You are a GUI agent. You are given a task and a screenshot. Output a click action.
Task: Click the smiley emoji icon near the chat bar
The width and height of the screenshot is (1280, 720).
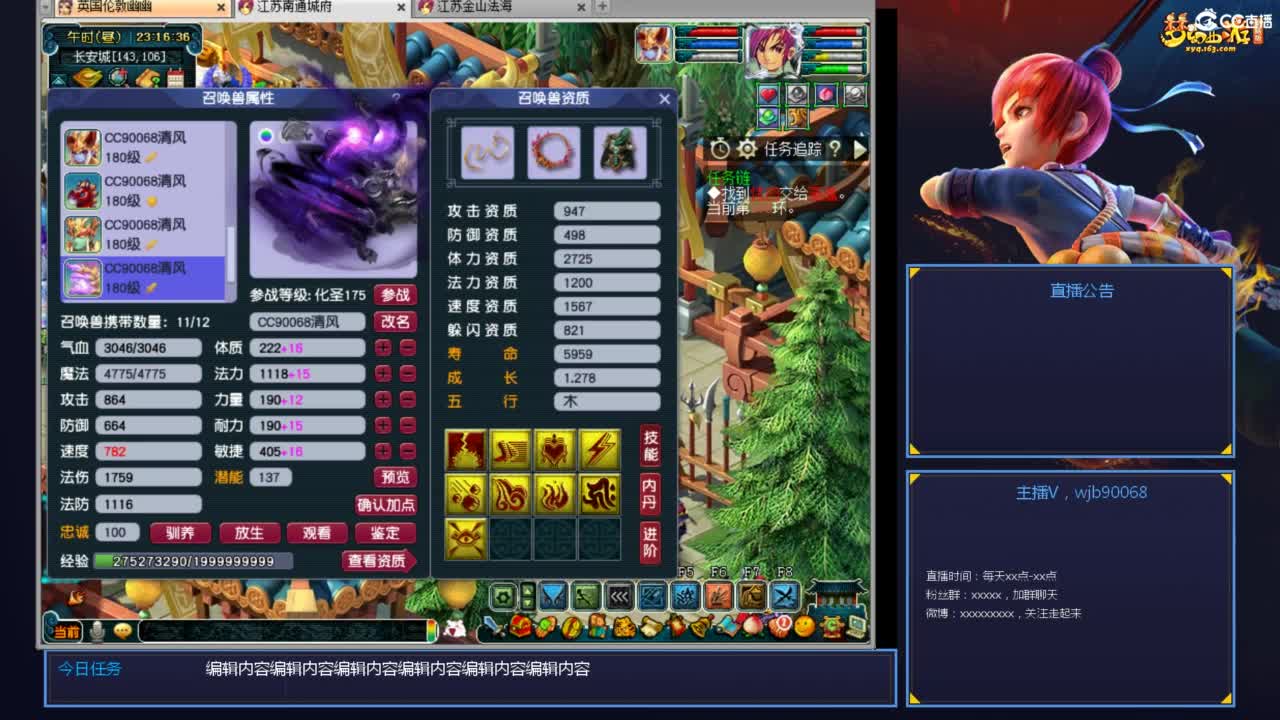coord(122,630)
